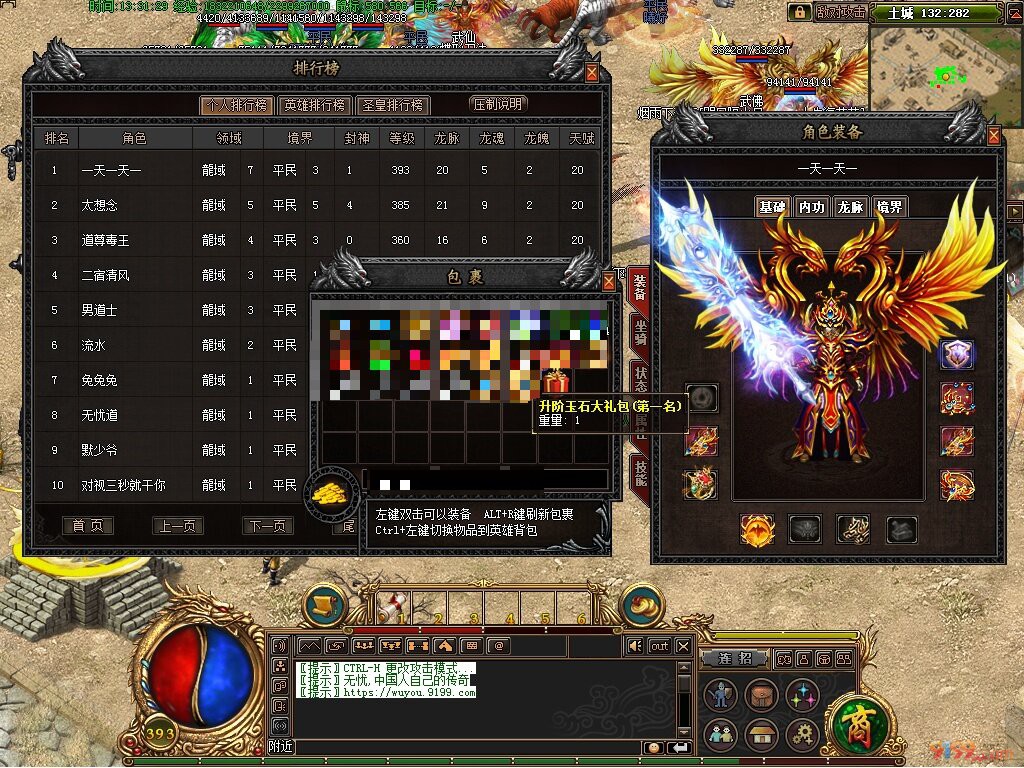The width and height of the screenshot is (1024, 768).
Task: Select the purple shield equipment slot
Action: pos(957,354)
